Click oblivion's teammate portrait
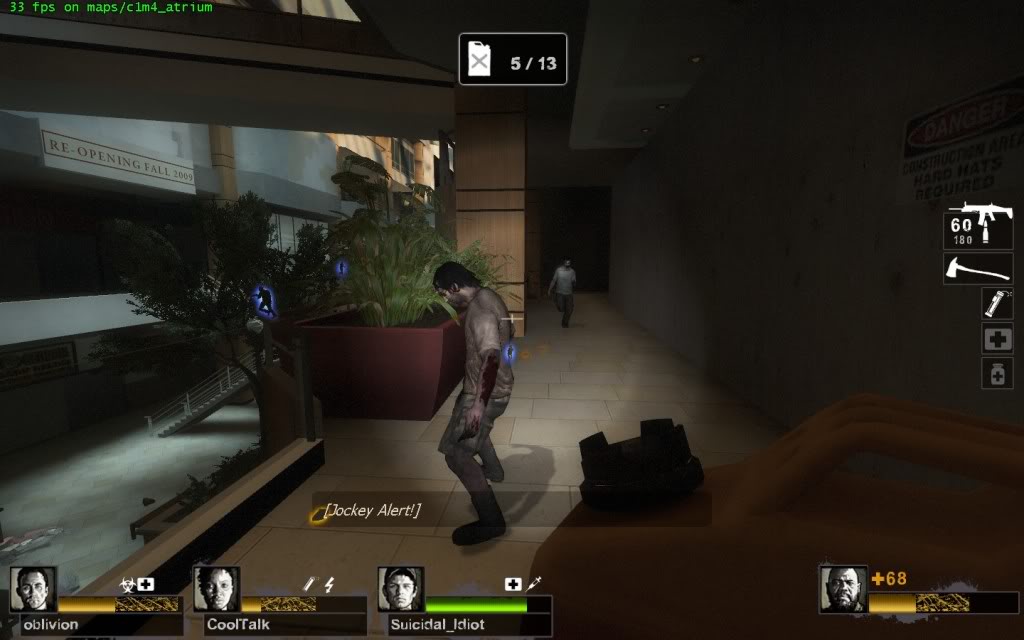This screenshot has width=1024, height=640. (33, 589)
